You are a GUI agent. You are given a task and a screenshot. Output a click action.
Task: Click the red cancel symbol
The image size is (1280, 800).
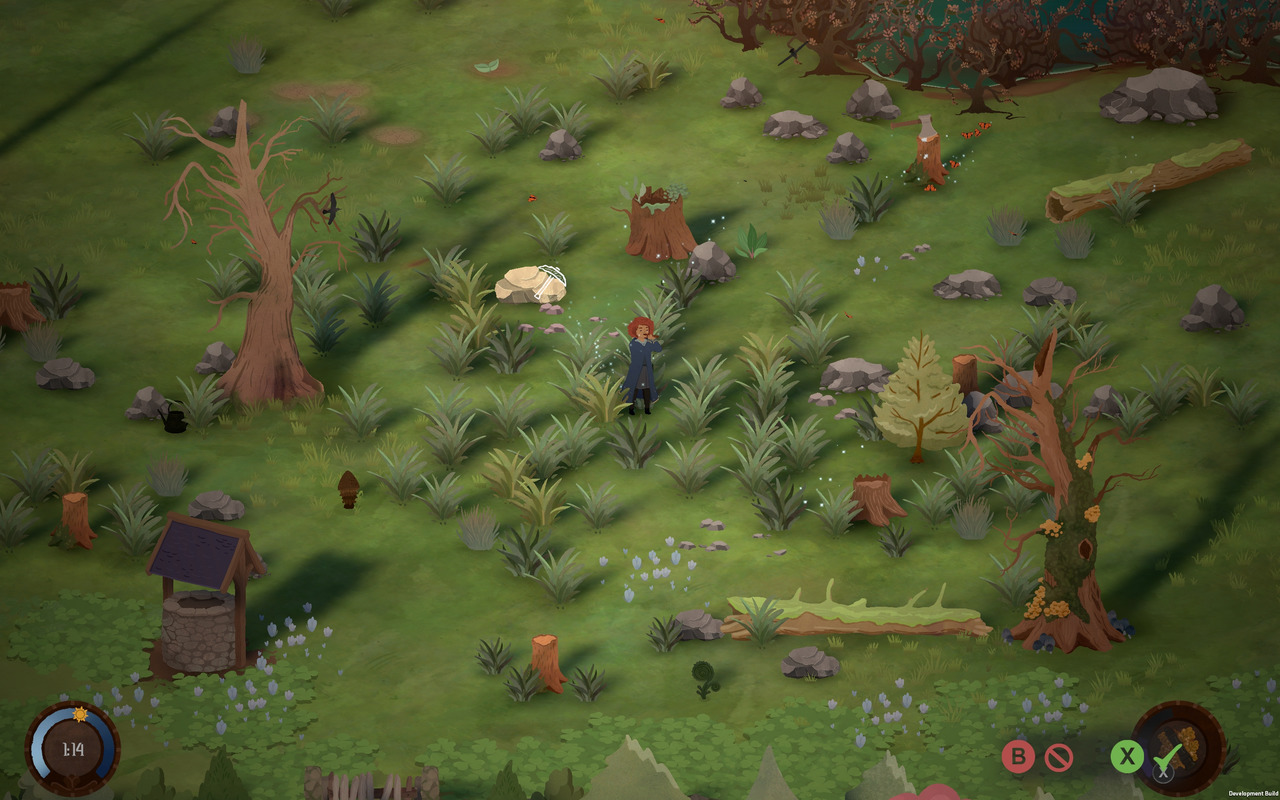(1059, 757)
